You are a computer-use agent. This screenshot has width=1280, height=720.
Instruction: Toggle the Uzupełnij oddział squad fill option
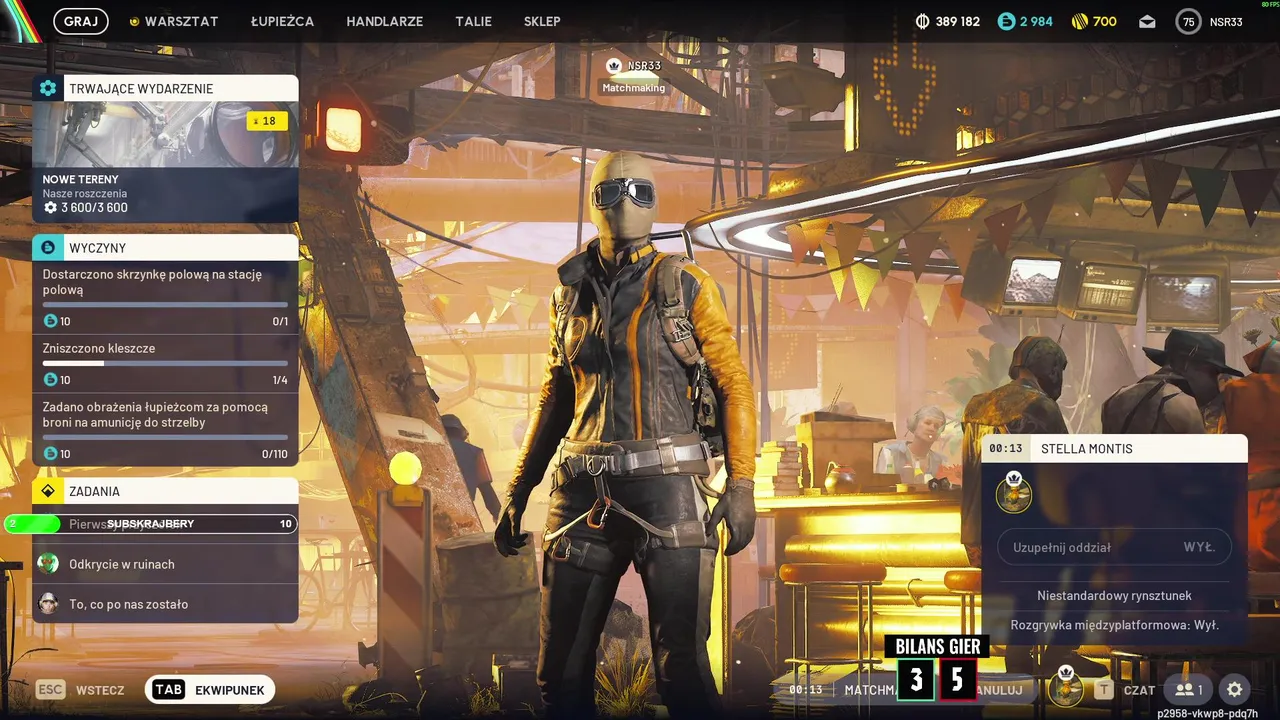tap(1114, 547)
